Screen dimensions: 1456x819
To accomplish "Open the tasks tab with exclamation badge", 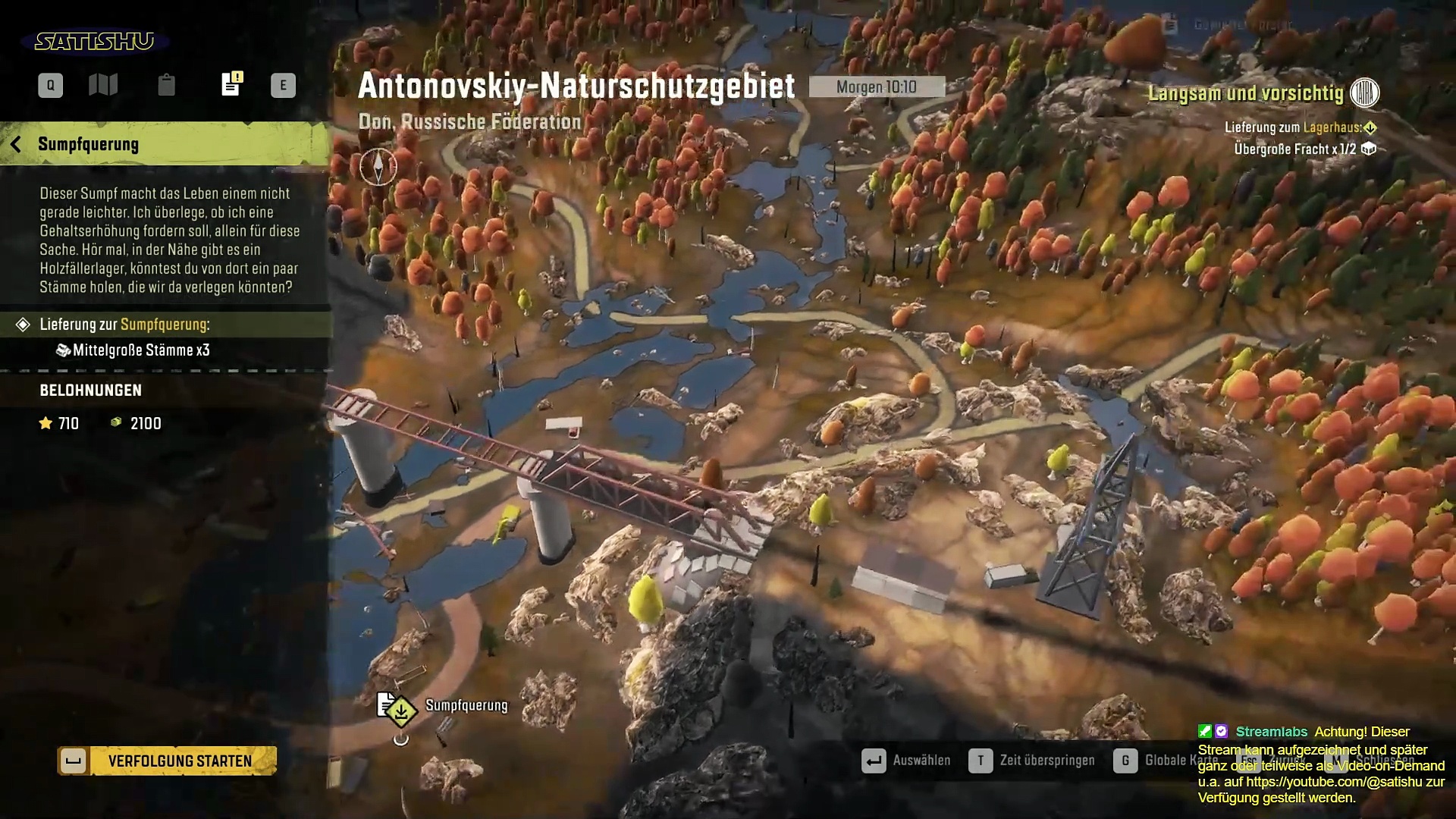I will pyautogui.click(x=231, y=84).
